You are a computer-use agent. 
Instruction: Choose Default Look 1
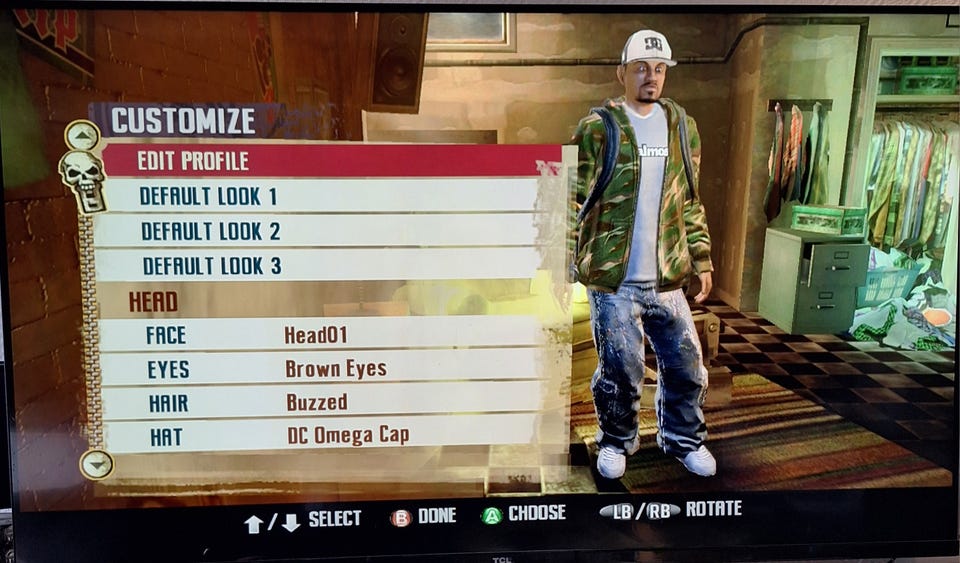pyautogui.click(x=320, y=195)
